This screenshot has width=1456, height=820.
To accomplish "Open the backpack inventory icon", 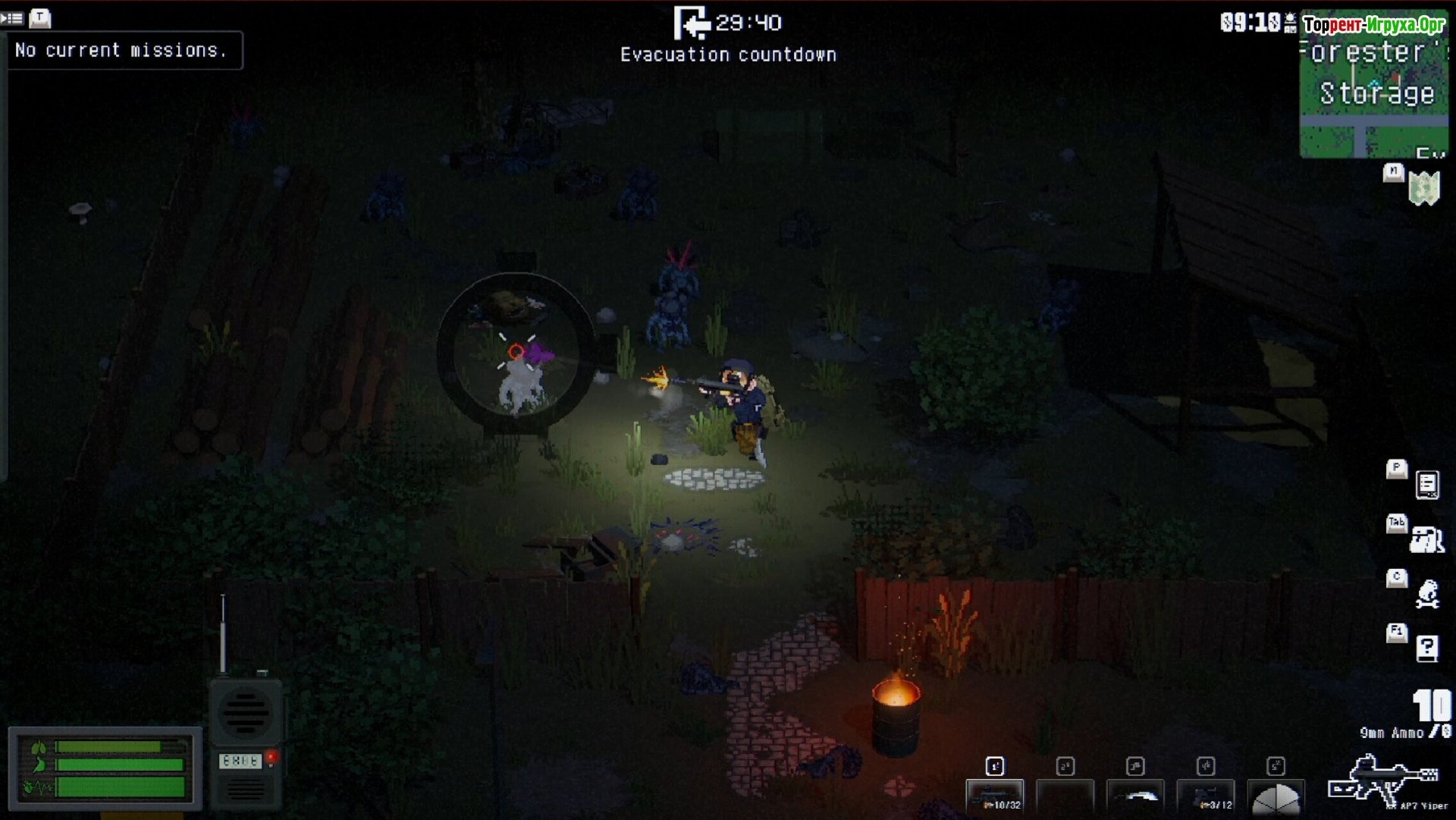I will click(1426, 539).
